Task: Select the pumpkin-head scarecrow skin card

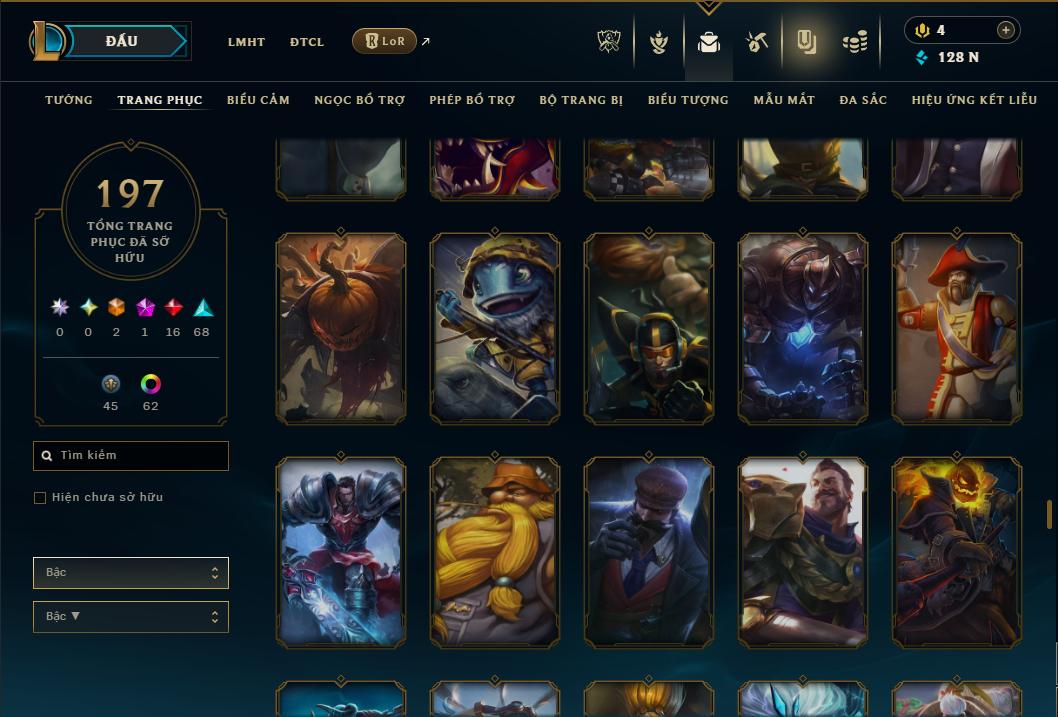Action: click(340, 328)
